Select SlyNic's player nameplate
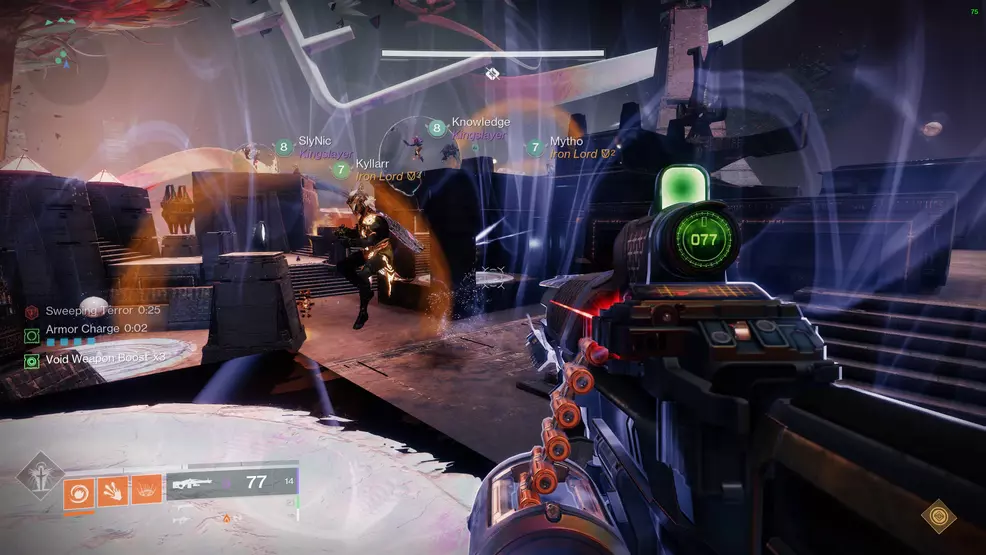This screenshot has height=555, width=986. [318, 144]
